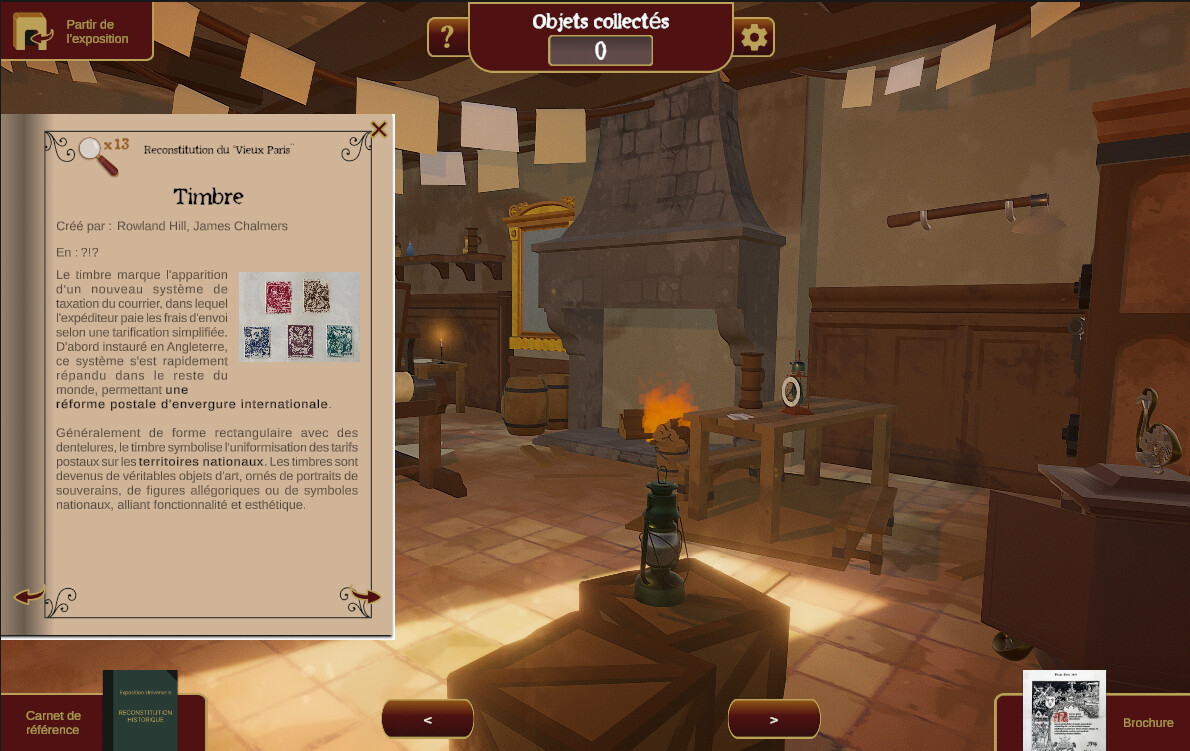1190x751 pixels.
Task: Enlarge the stamps illustration thumbnail
Action: coord(299,316)
